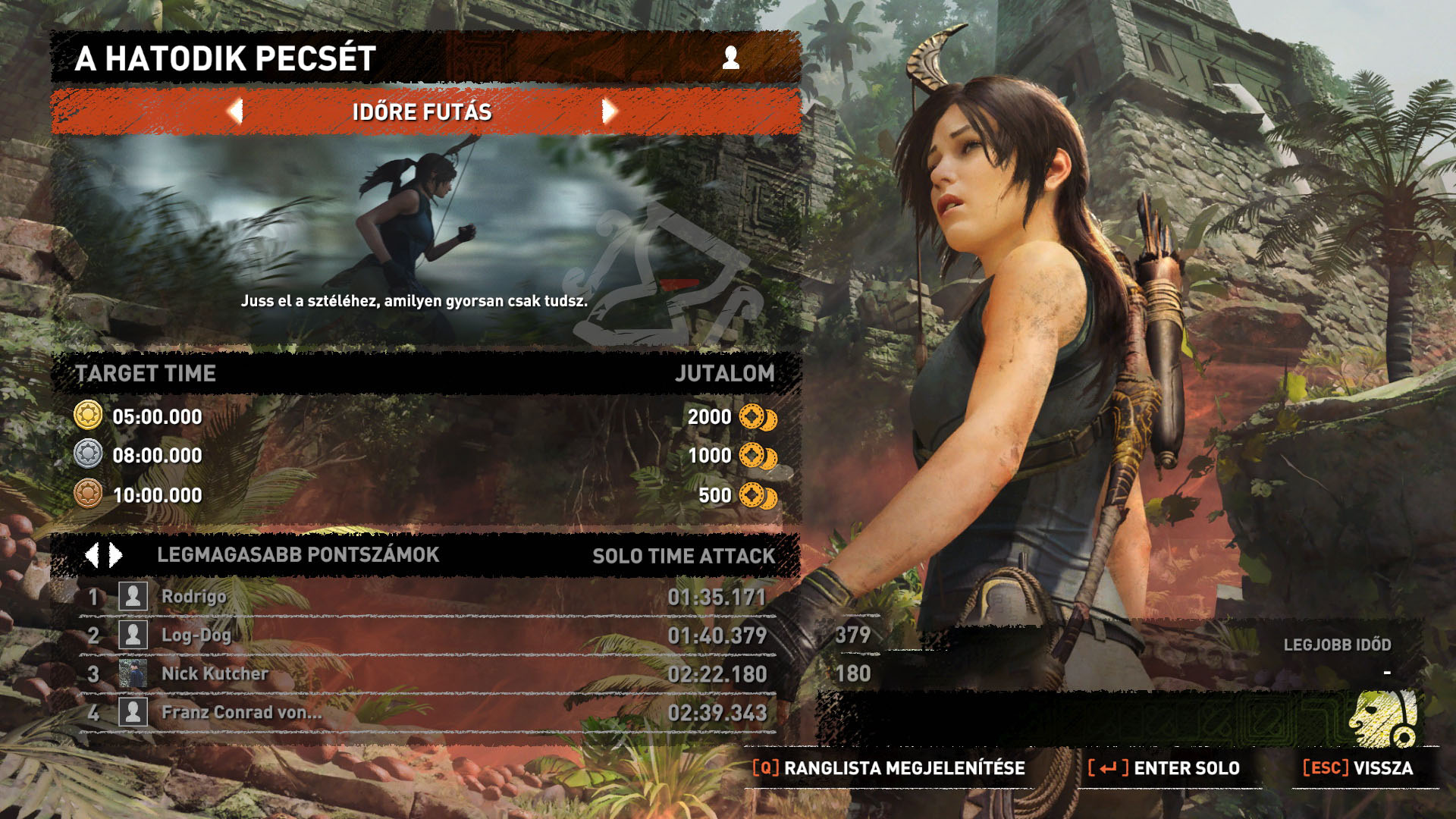
Task: Start the challenge with Enter Solo
Action: pos(1164,768)
